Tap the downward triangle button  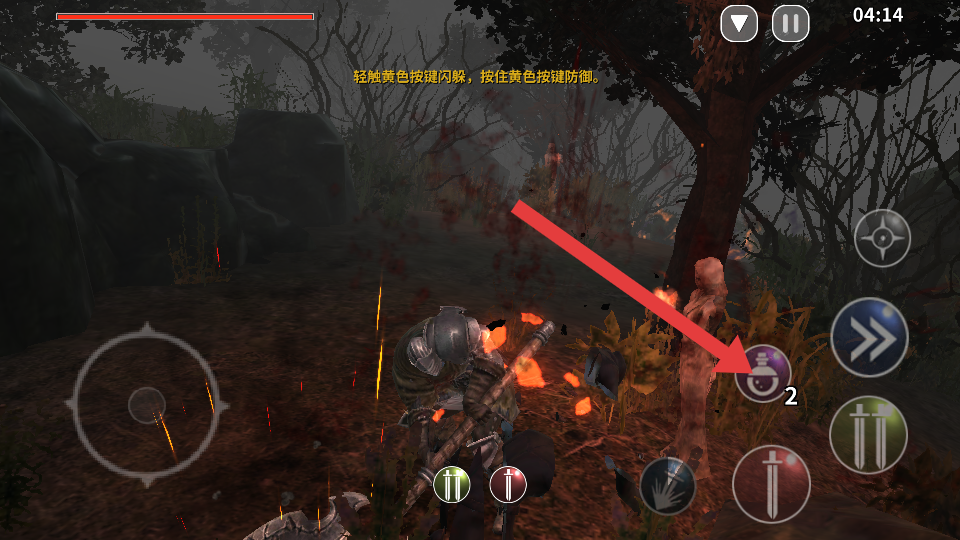739,23
